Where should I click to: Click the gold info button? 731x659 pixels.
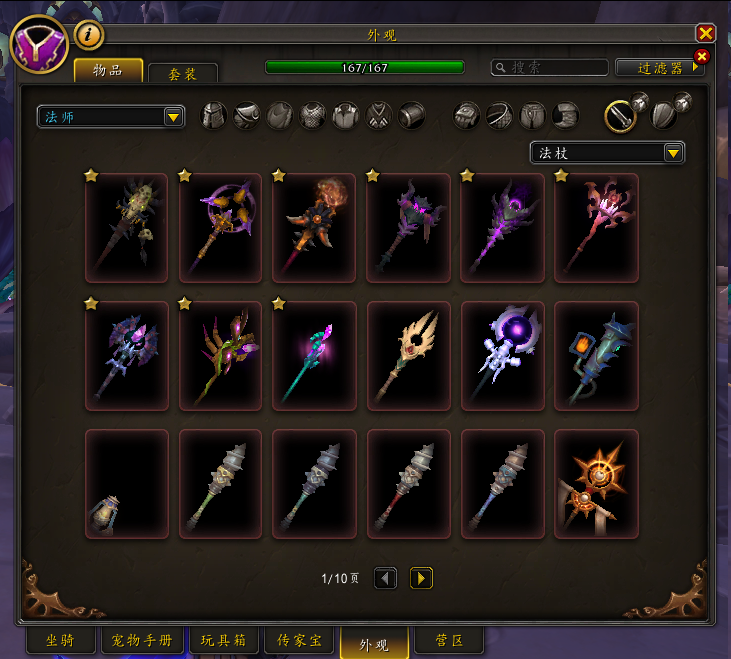pos(89,35)
